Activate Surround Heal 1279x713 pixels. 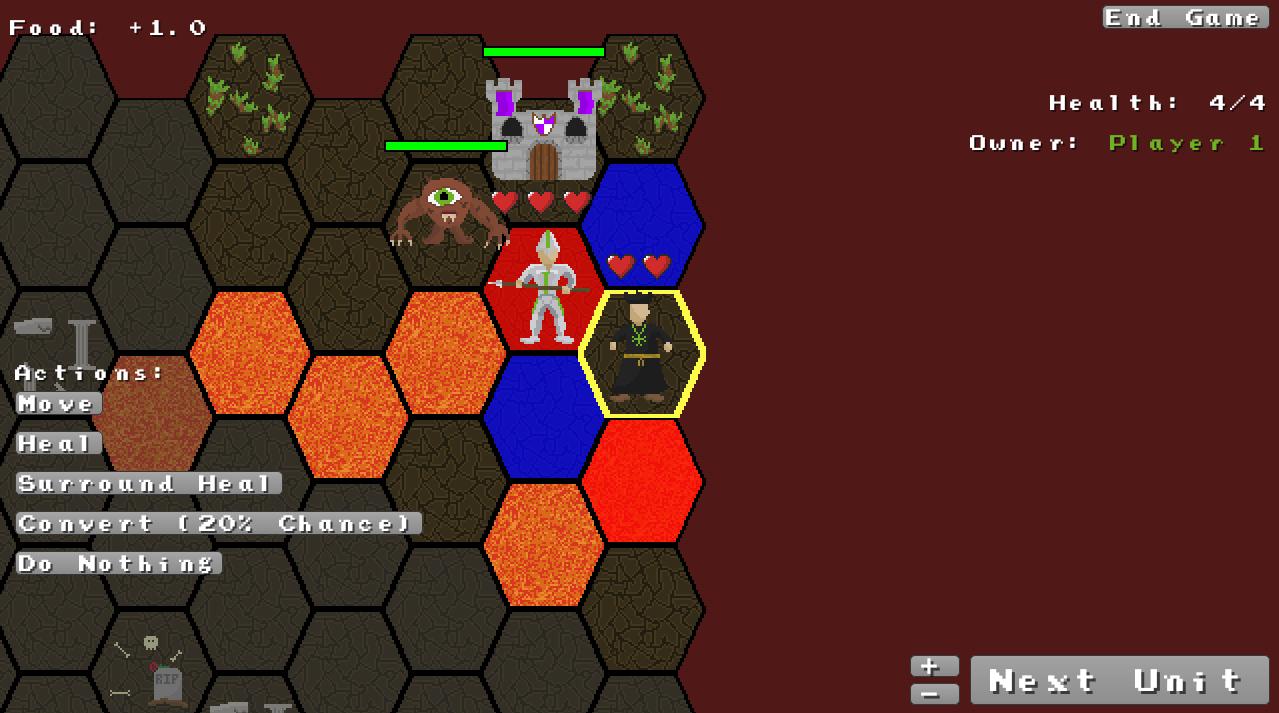(148, 484)
